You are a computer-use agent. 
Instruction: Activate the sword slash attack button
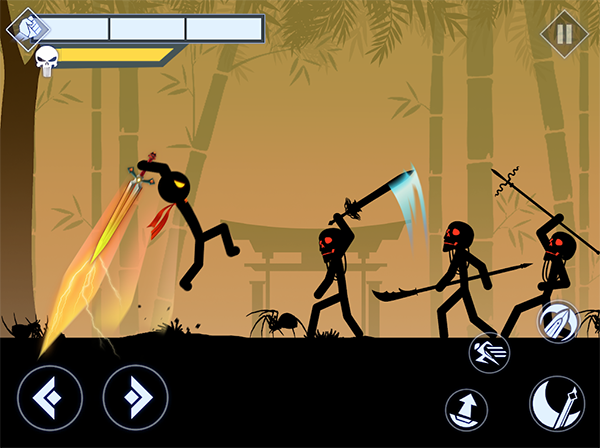click(557, 404)
